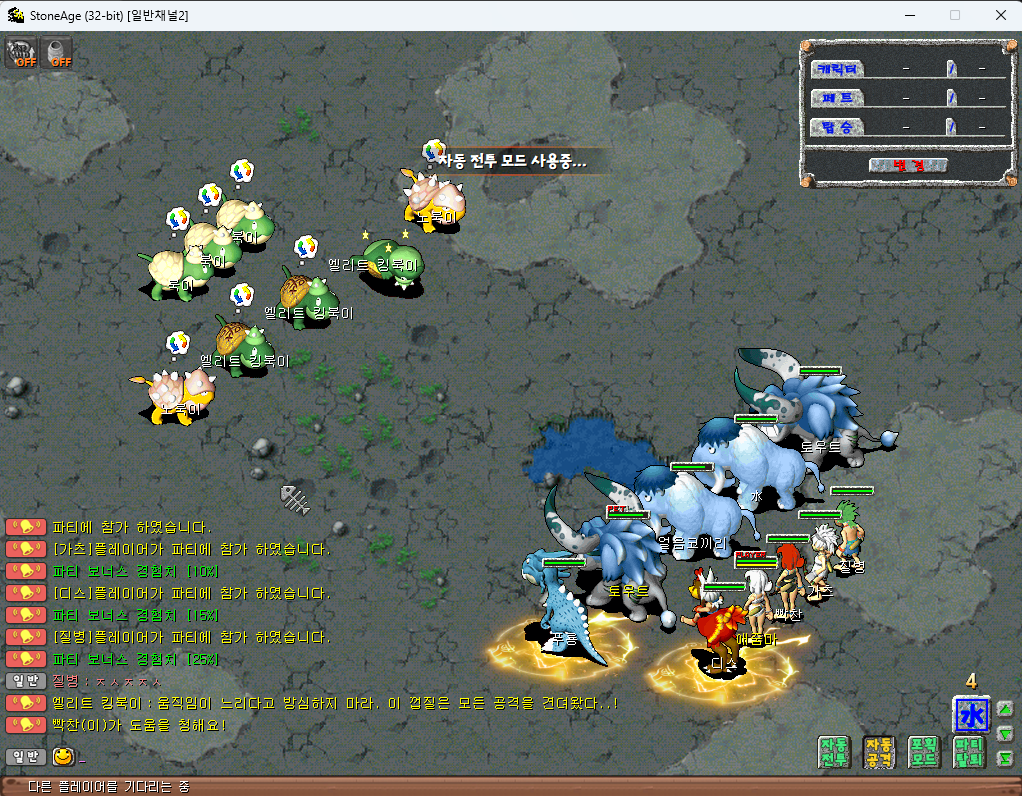This screenshot has height=796, width=1022.
Task: Activate the 자동 전투 button
Action: tap(834, 752)
